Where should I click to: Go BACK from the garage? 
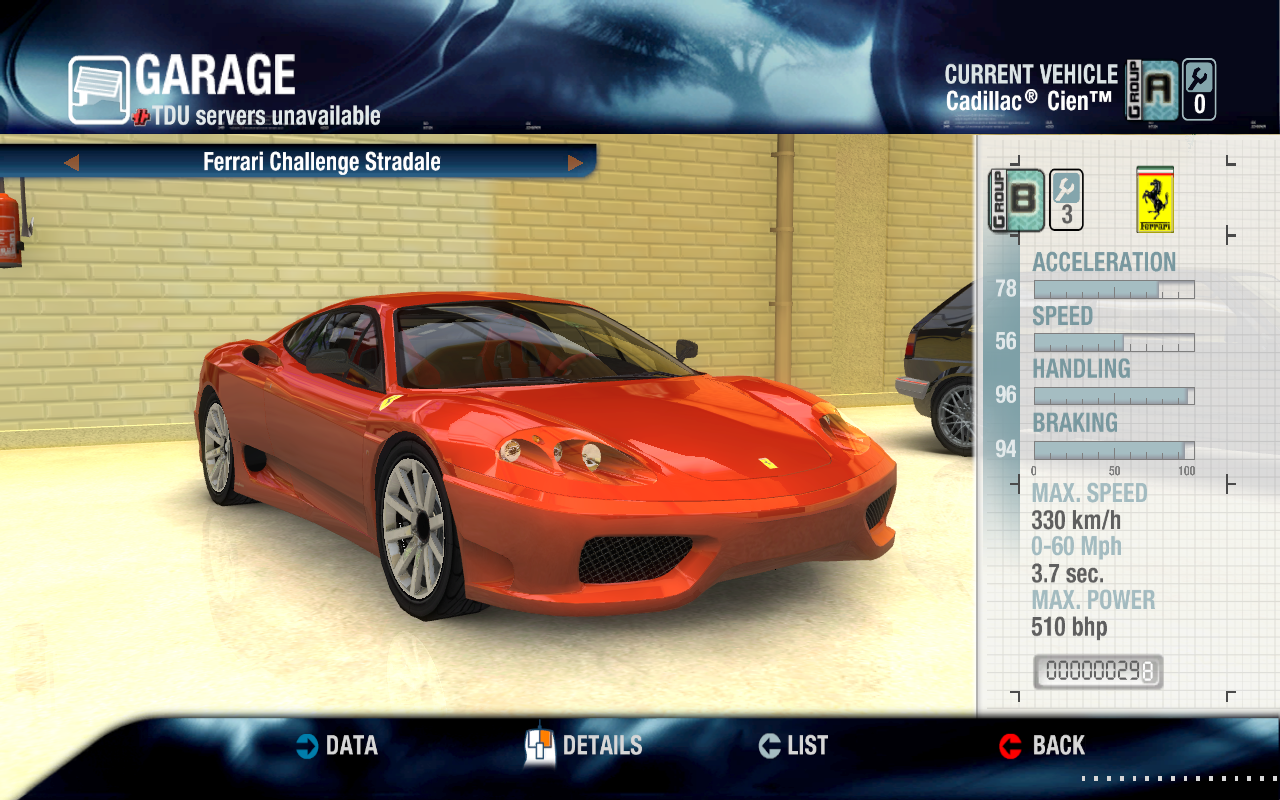pyautogui.click(x=1043, y=746)
